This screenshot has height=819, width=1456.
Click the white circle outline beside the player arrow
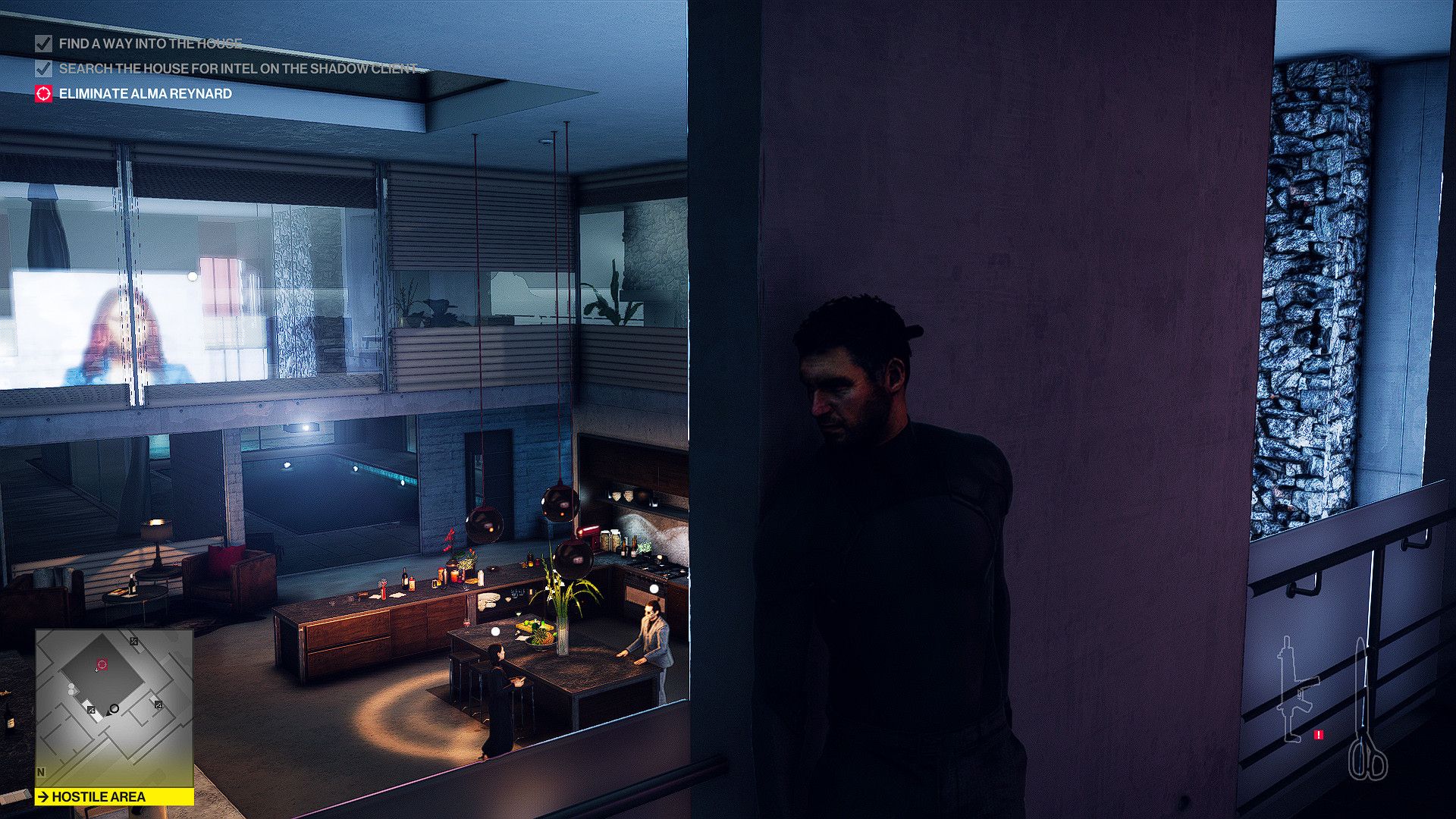click(114, 709)
